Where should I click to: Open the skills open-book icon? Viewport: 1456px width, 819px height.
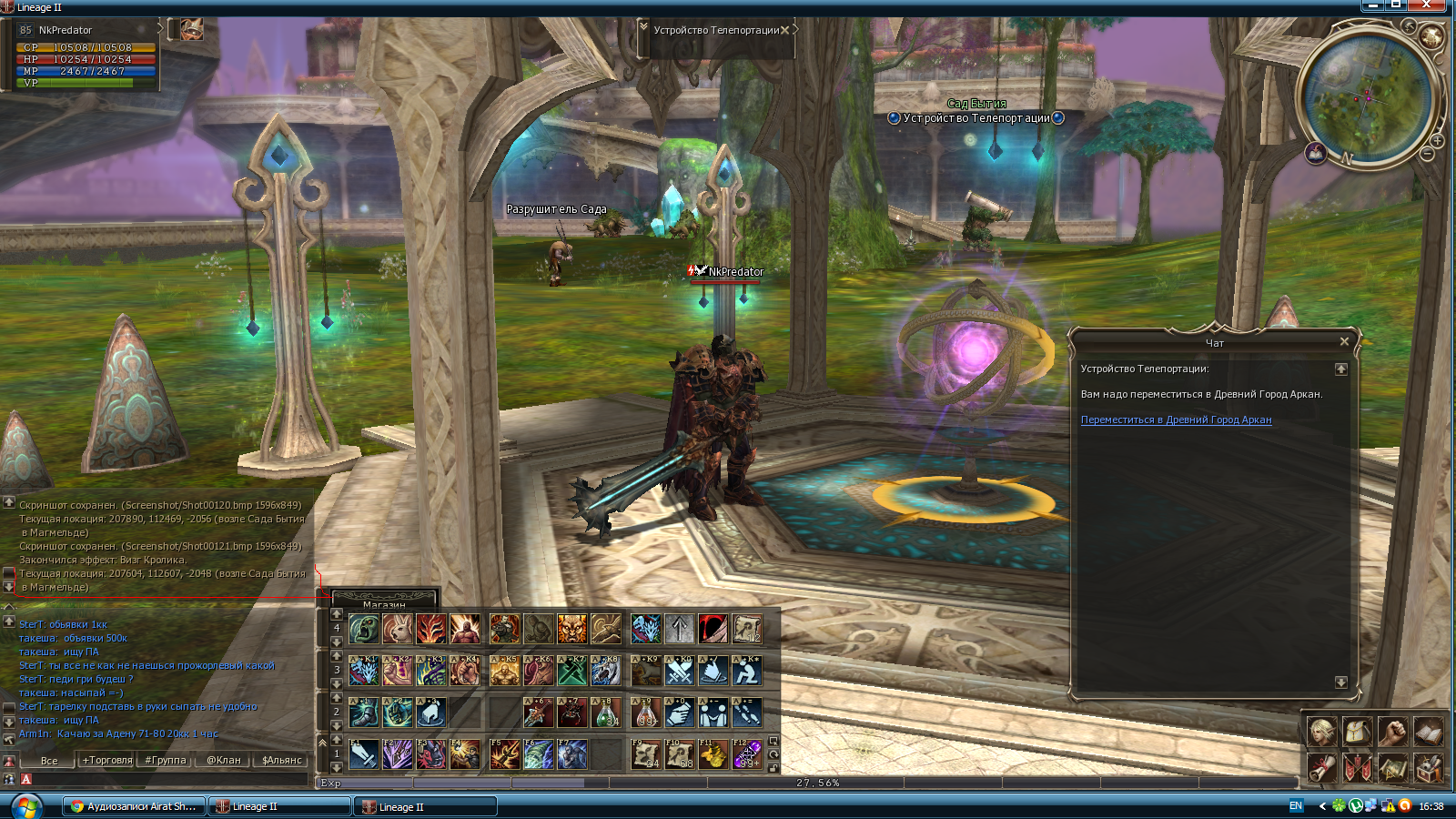tap(1428, 731)
